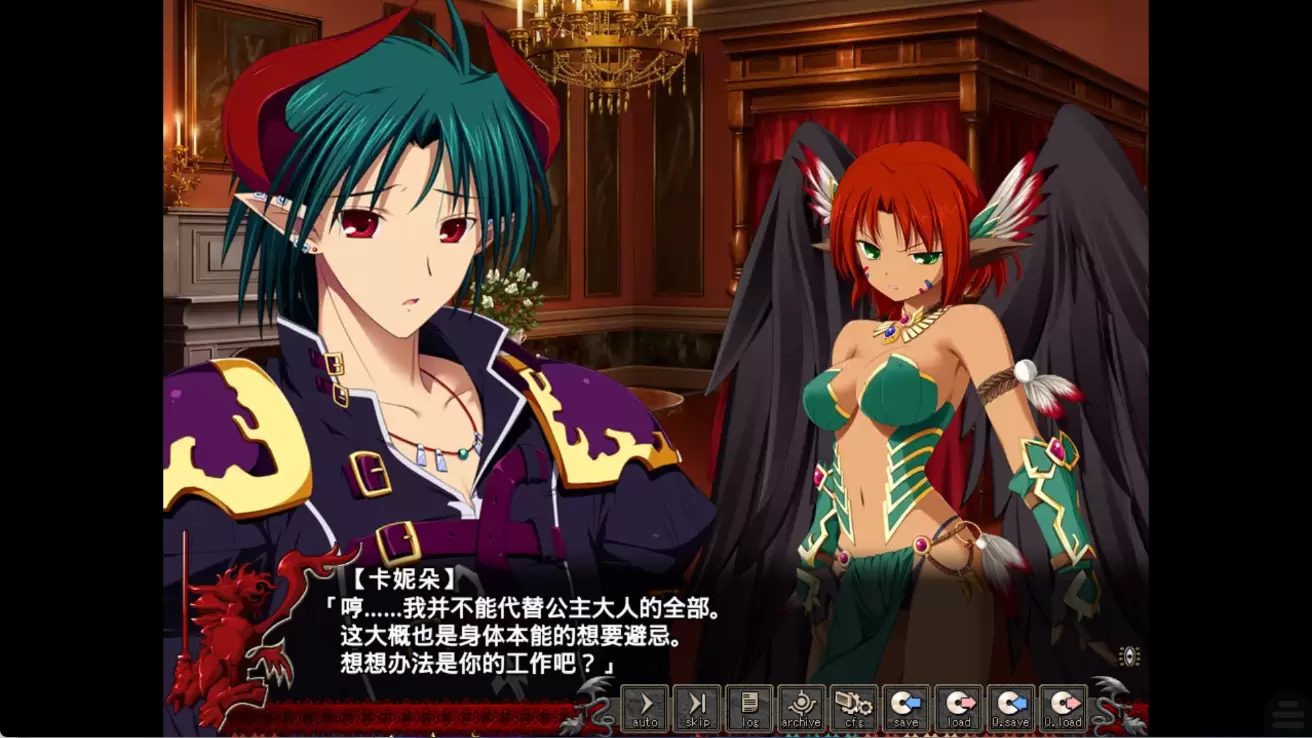Open the cfg settings
The image size is (1312, 738).
(853, 708)
